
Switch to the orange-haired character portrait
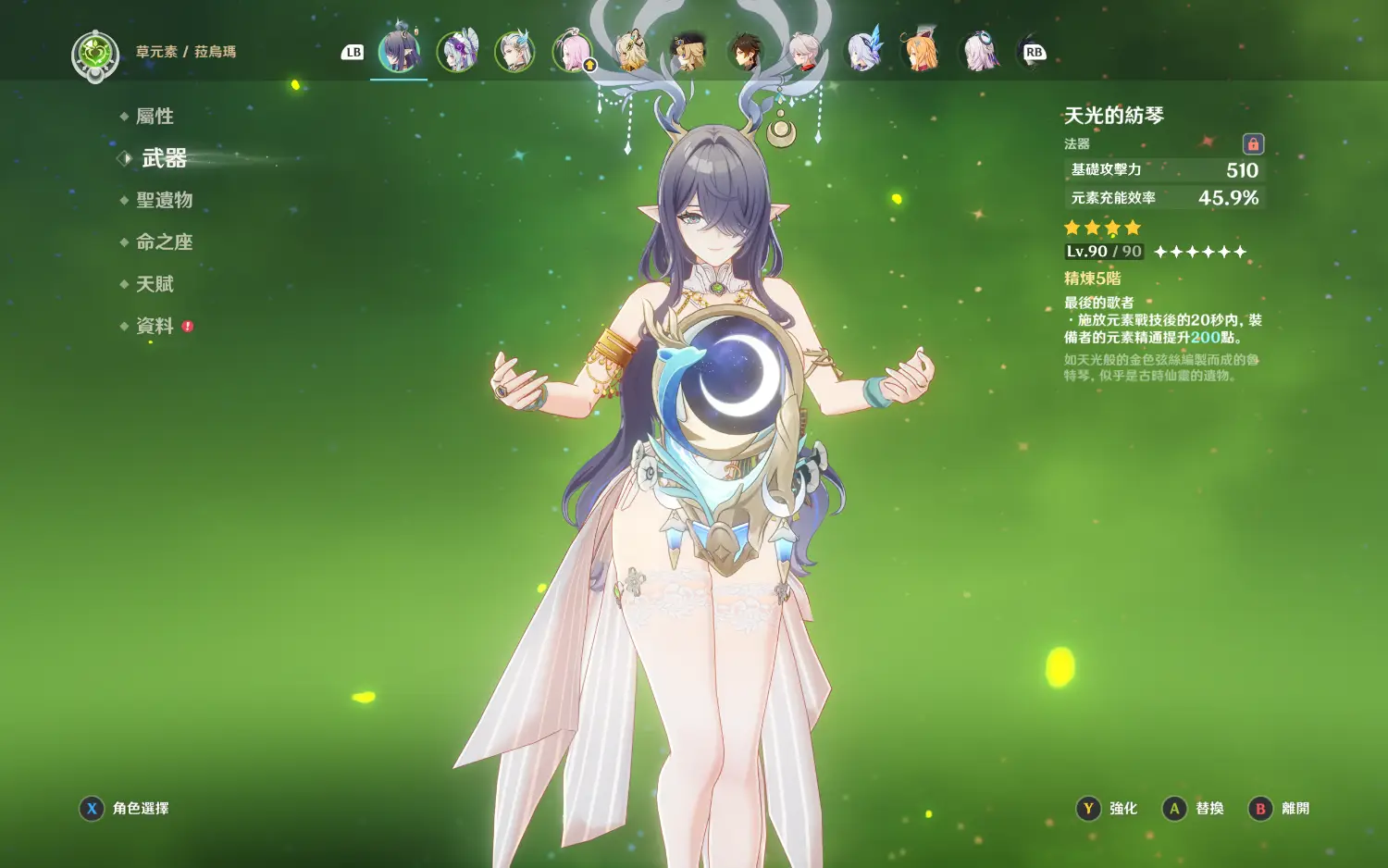coord(920,52)
